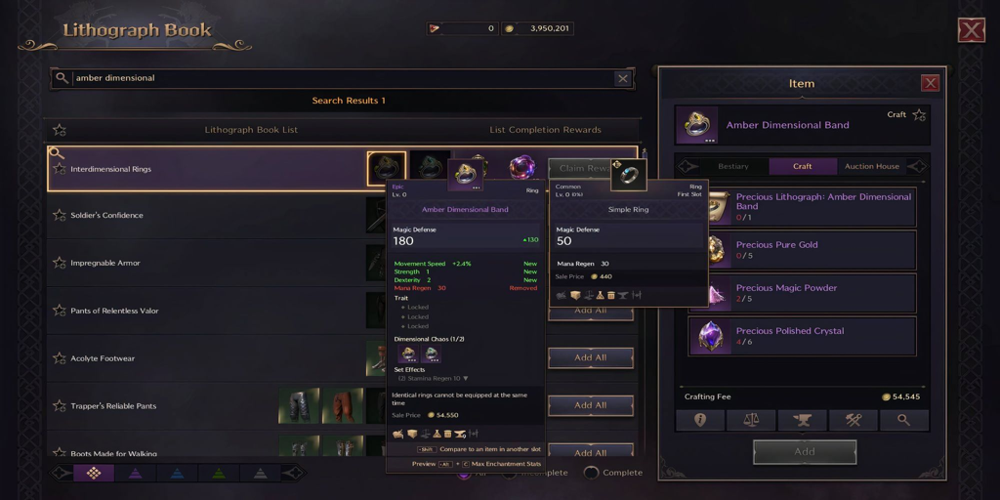Select Pants of Relentless Valor entry

pyautogui.click(x=114, y=311)
